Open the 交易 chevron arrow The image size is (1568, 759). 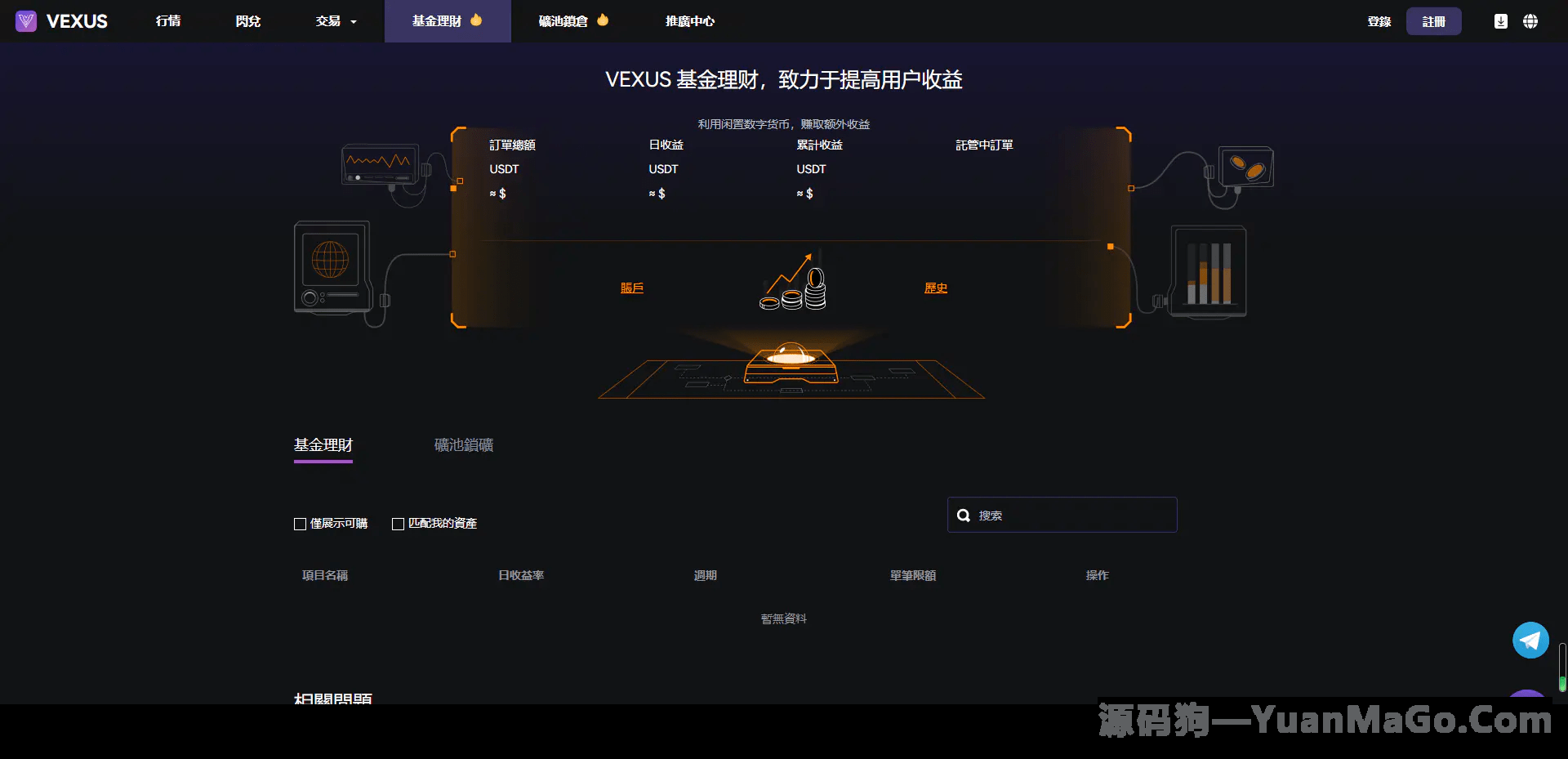click(x=353, y=22)
